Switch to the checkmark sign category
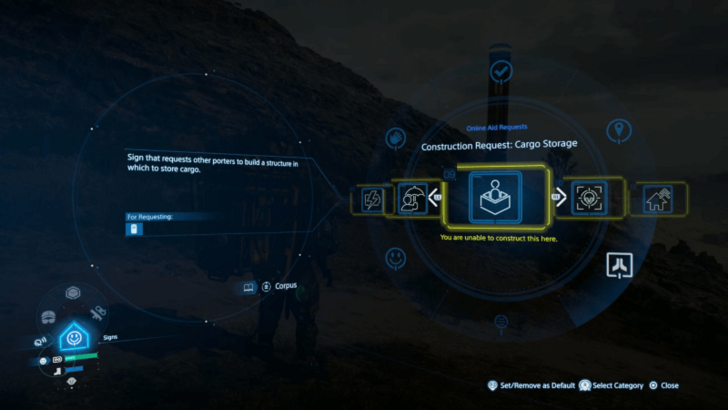This screenshot has width=728, height=410. 502,71
